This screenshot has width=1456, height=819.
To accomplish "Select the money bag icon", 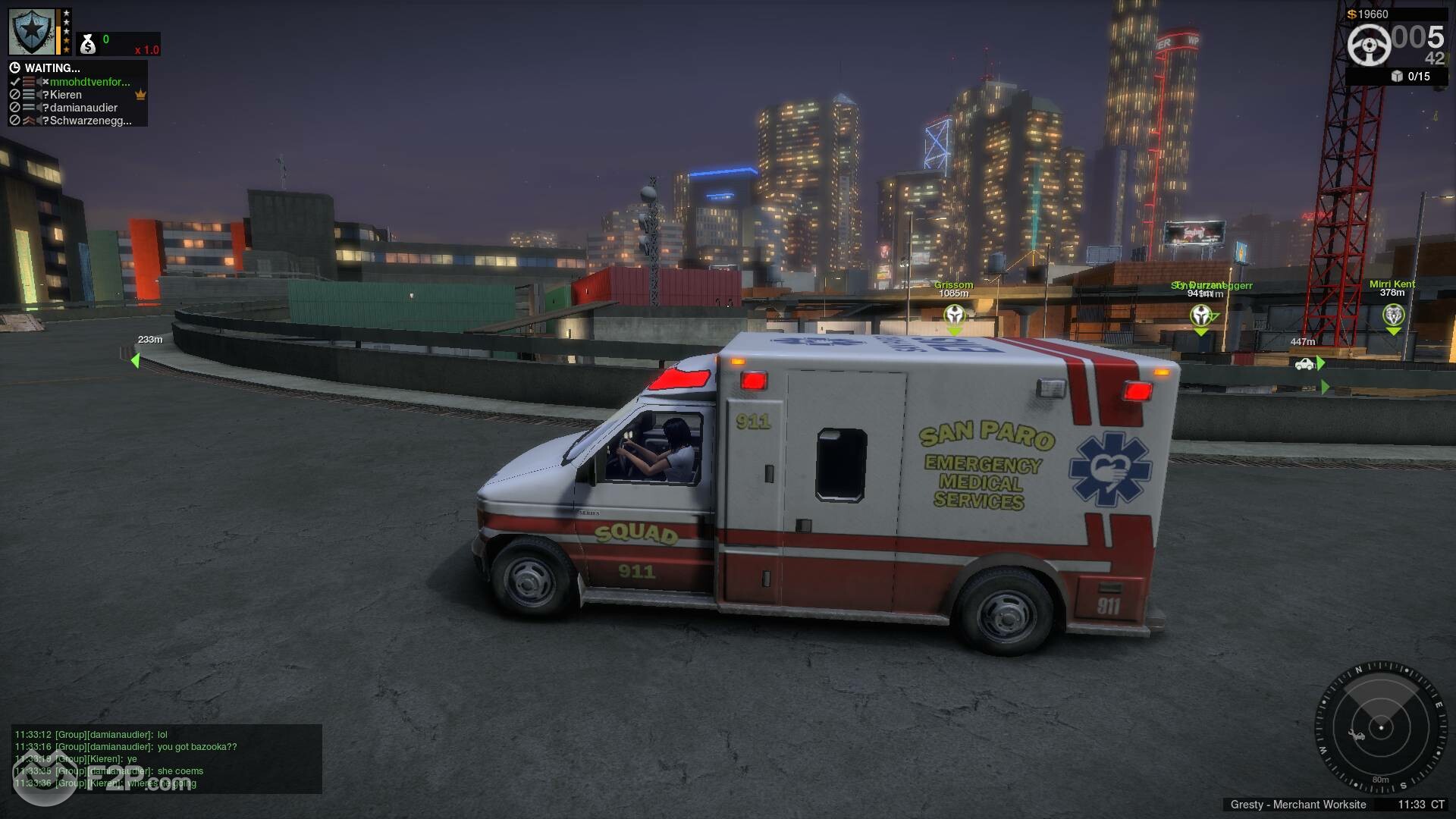I will (88, 45).
